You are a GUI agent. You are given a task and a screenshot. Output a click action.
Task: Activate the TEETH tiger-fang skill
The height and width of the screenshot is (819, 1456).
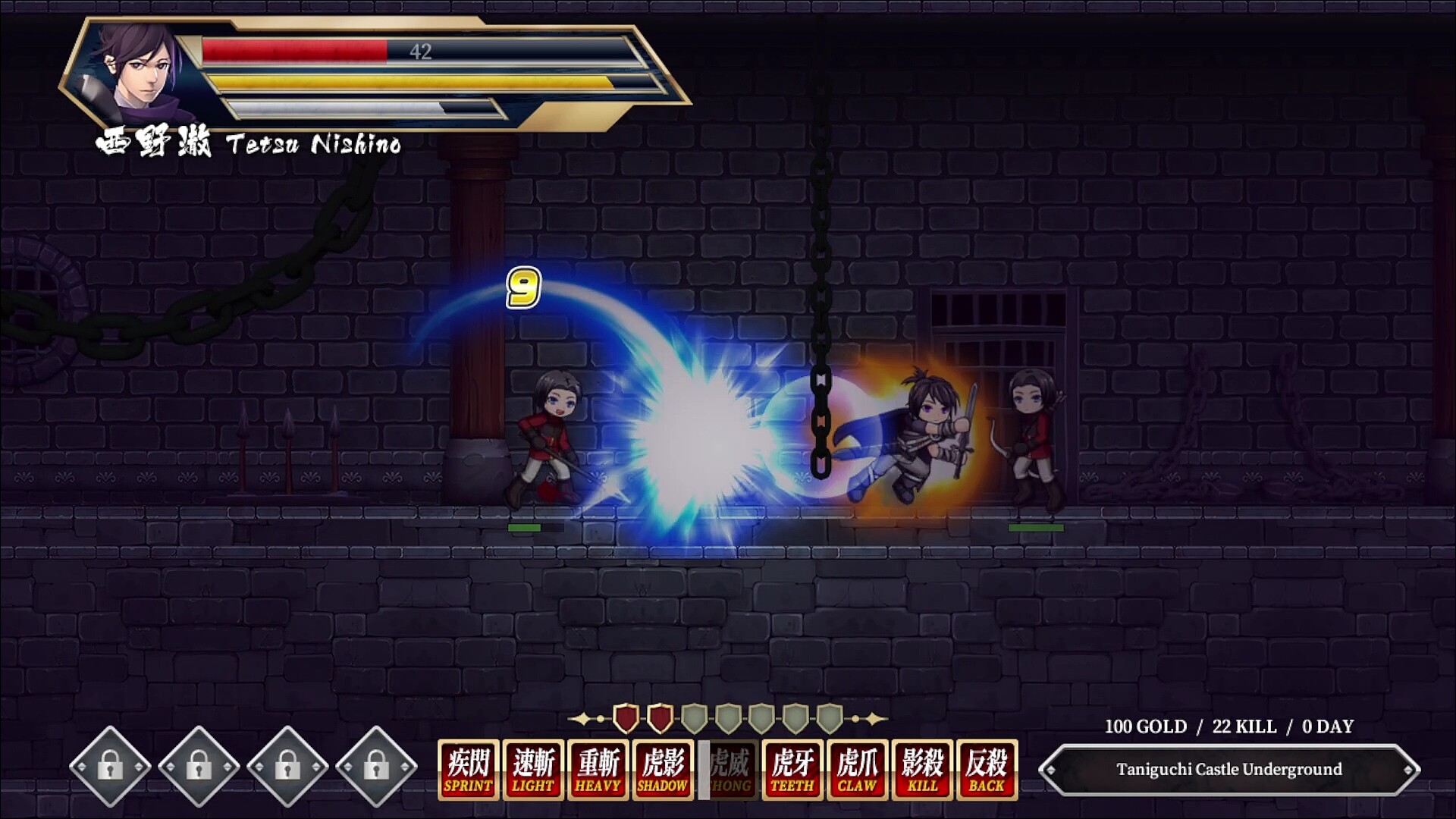pyautogui.click(x=792, y=768)
